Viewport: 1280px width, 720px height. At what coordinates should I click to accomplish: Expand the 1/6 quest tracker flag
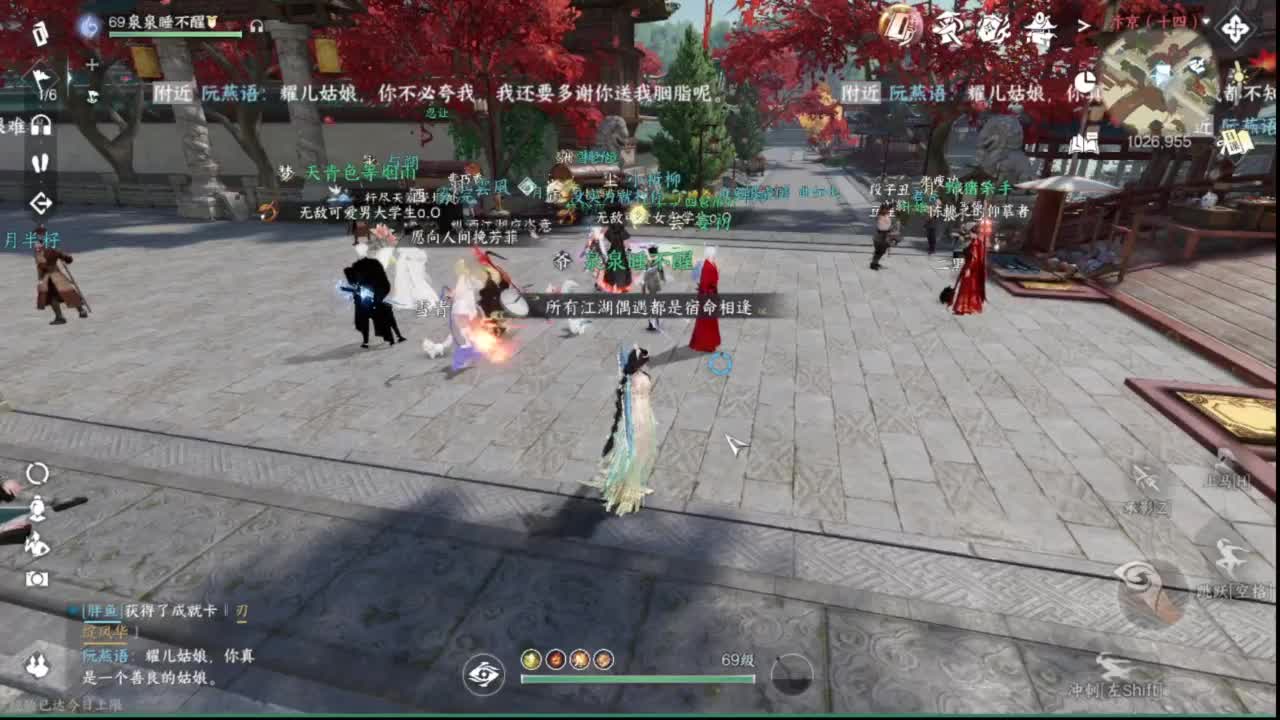(x=40, y=80)
